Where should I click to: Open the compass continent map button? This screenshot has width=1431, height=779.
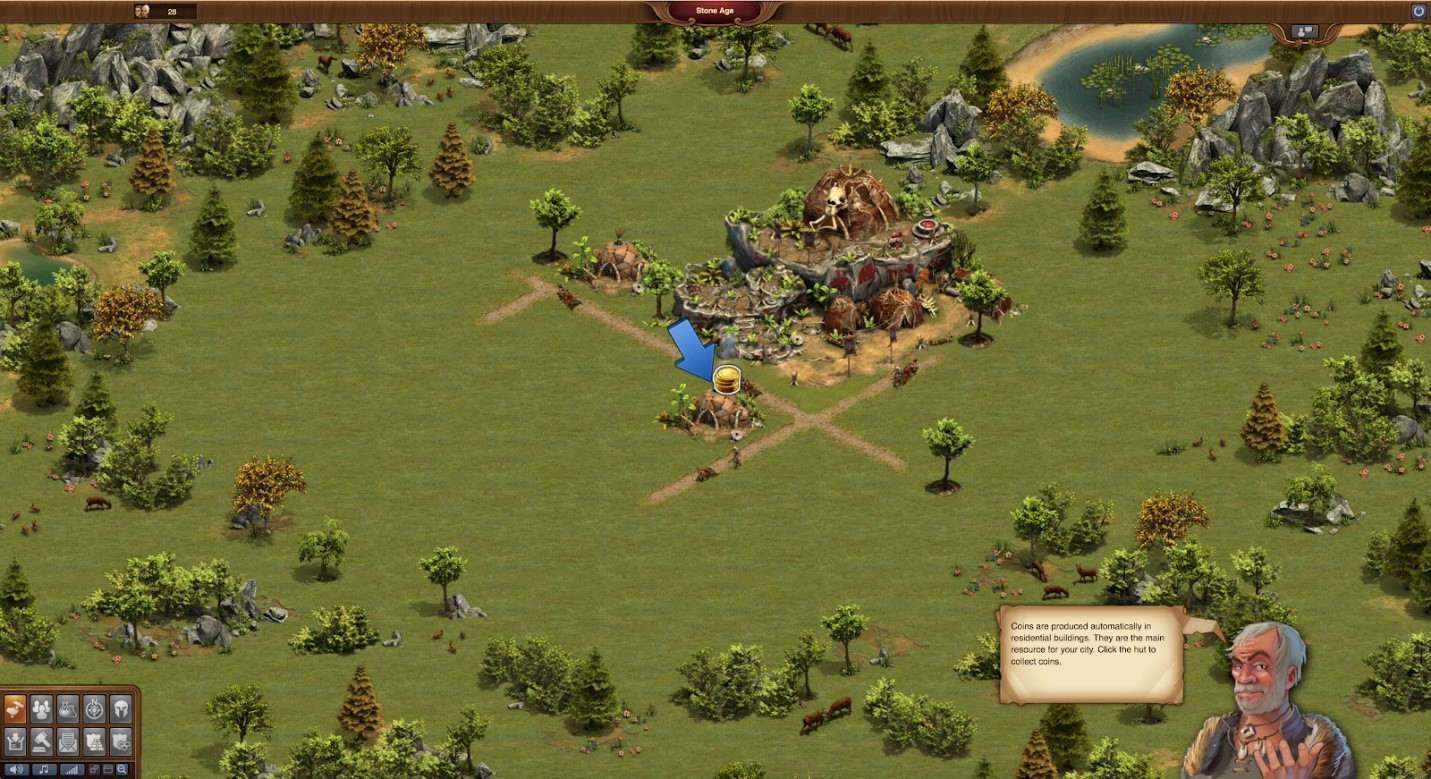tap(94, 709)
